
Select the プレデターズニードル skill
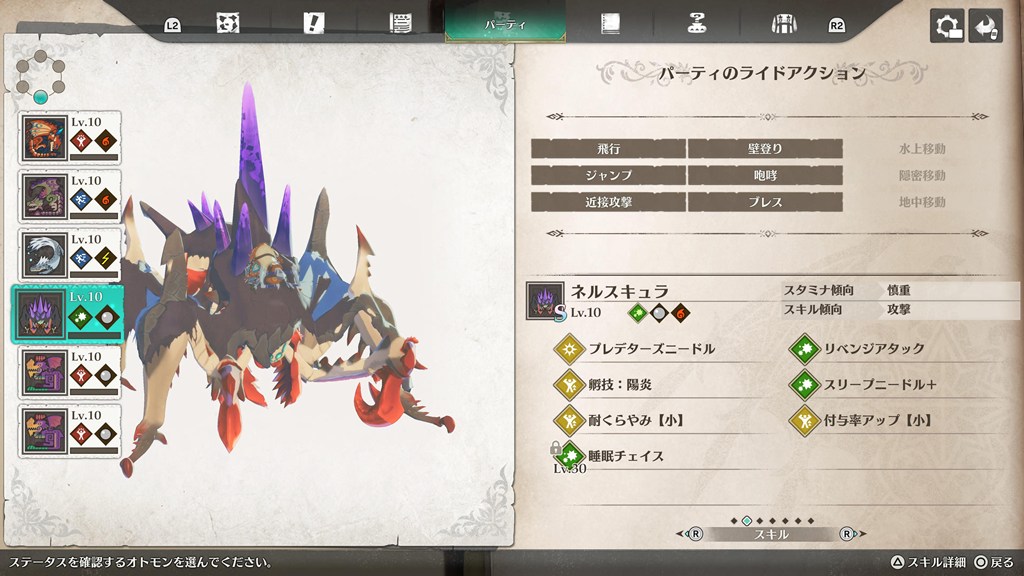[650, 349]
